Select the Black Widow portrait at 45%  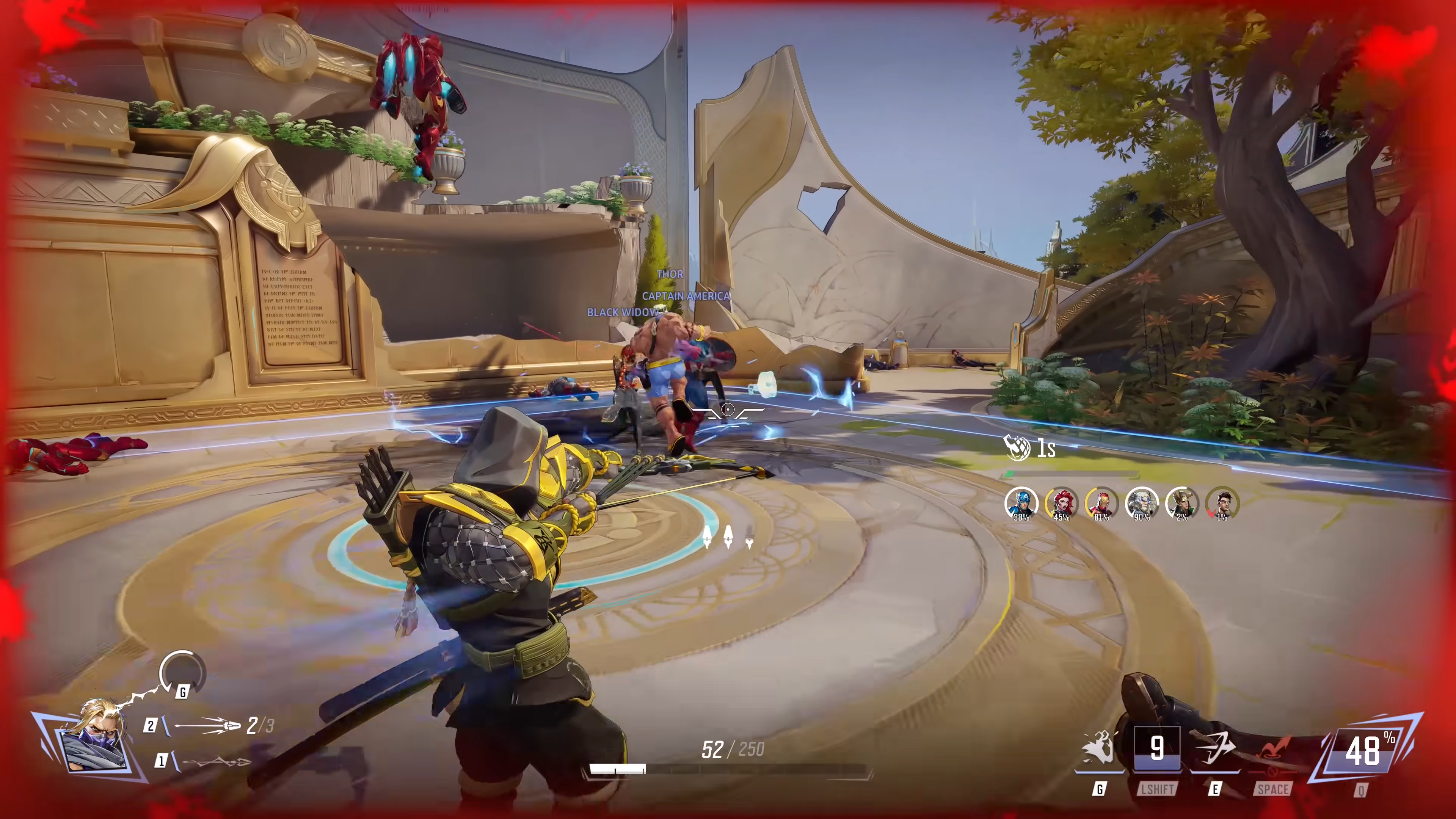[1061, 502]
